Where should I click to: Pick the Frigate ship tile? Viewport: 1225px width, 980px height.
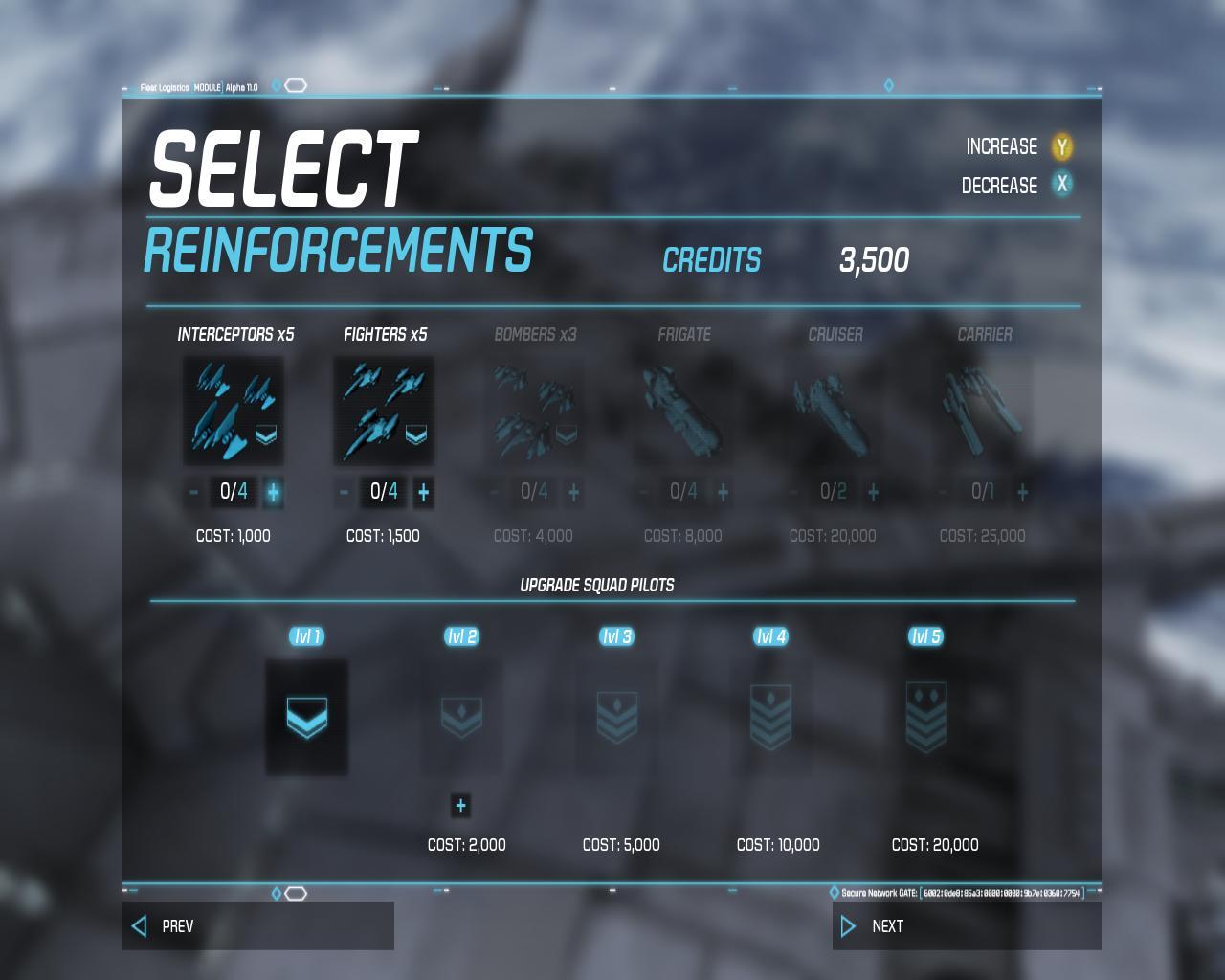click(683, 412)
